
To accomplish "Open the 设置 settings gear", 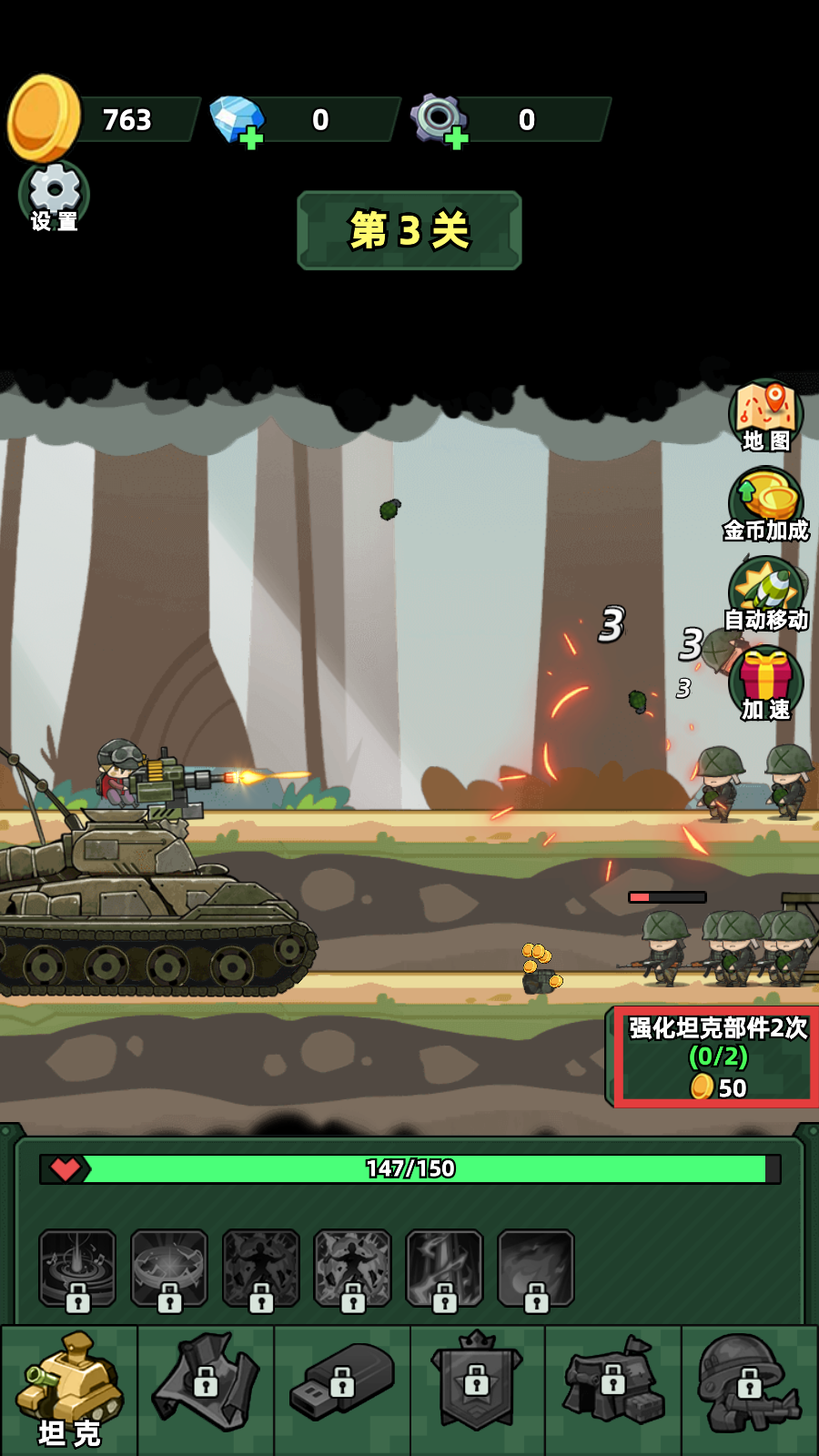I will click(x=54, y=195).
